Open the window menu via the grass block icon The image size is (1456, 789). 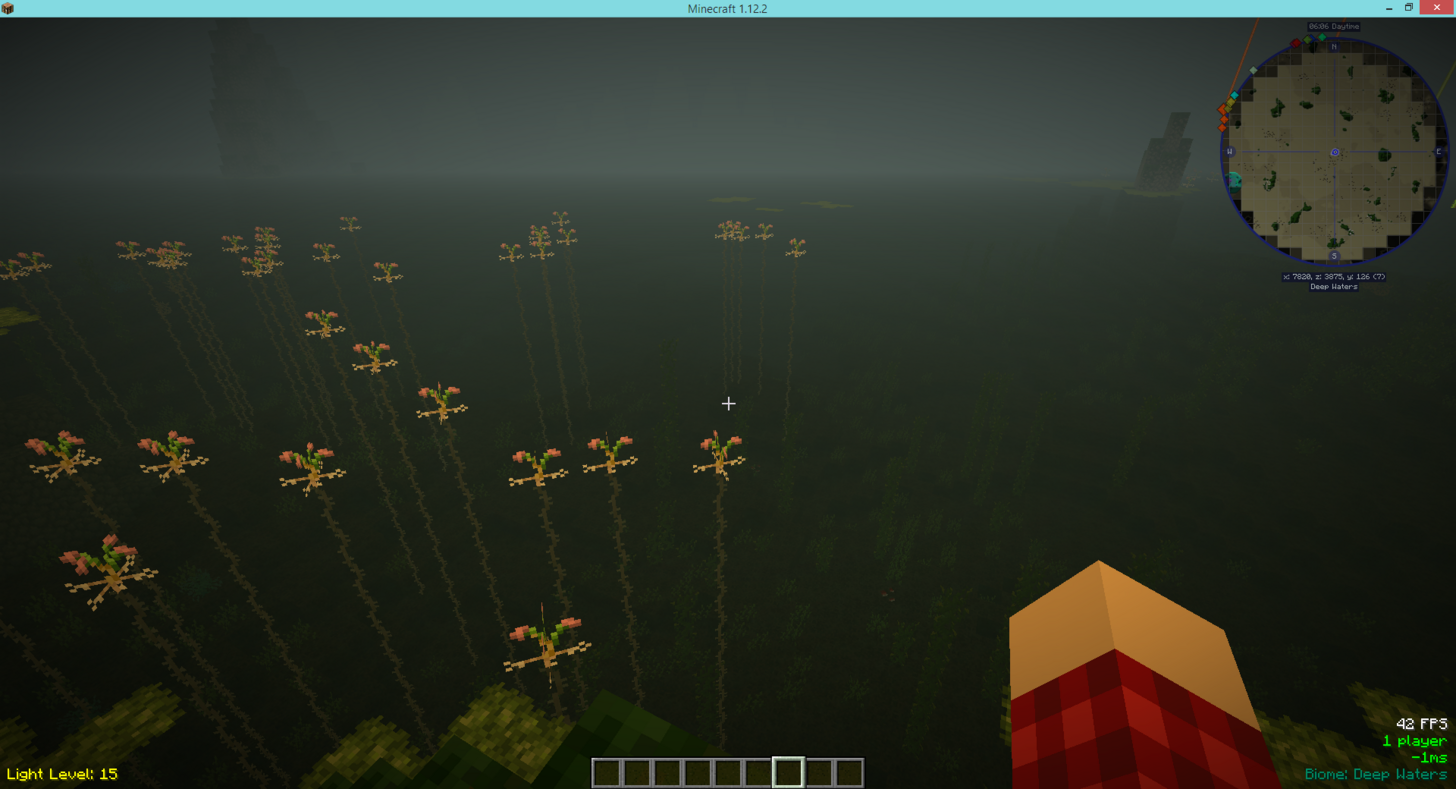coord(10,8)
